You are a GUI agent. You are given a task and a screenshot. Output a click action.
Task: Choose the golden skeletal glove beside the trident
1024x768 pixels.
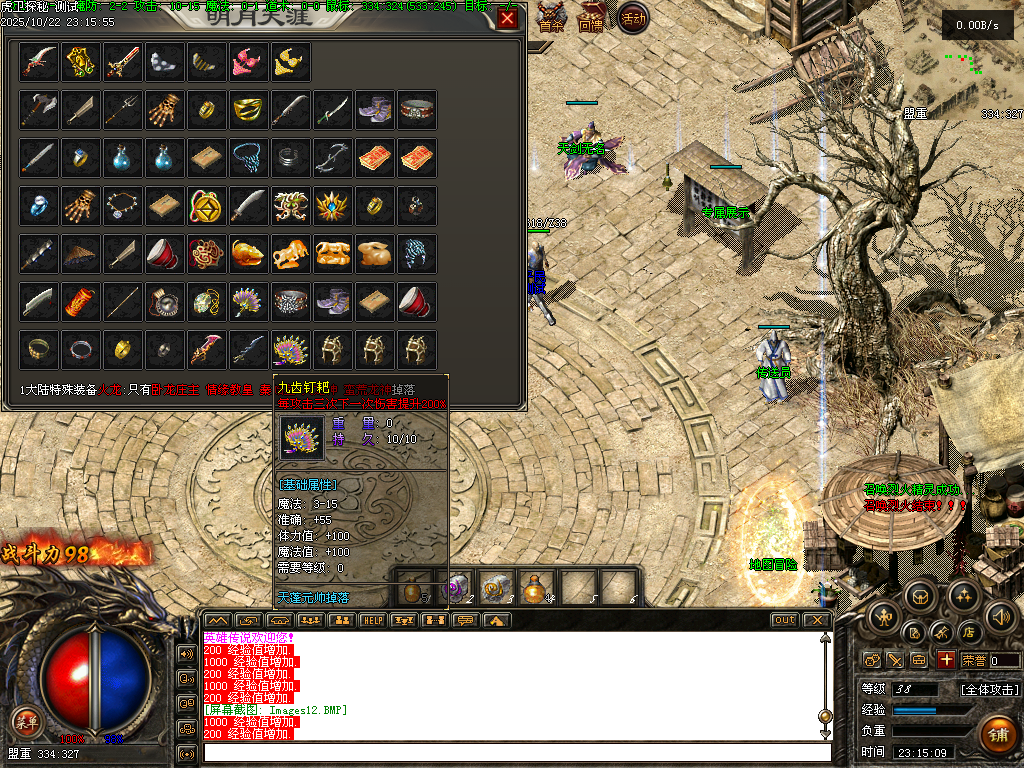(x=165, y=109)
